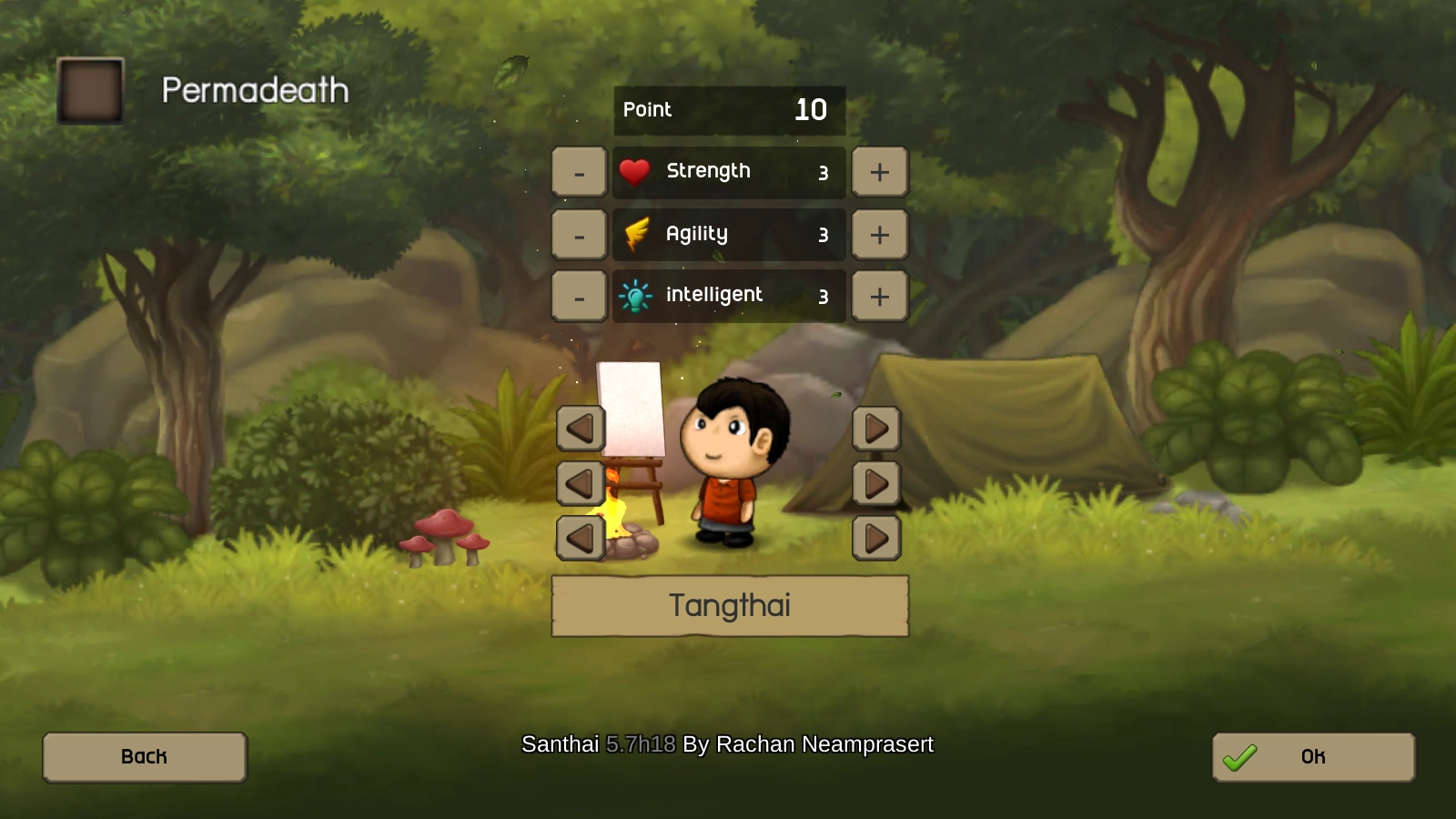
Task: Increase Strength with the plus button
Action: 879,172
